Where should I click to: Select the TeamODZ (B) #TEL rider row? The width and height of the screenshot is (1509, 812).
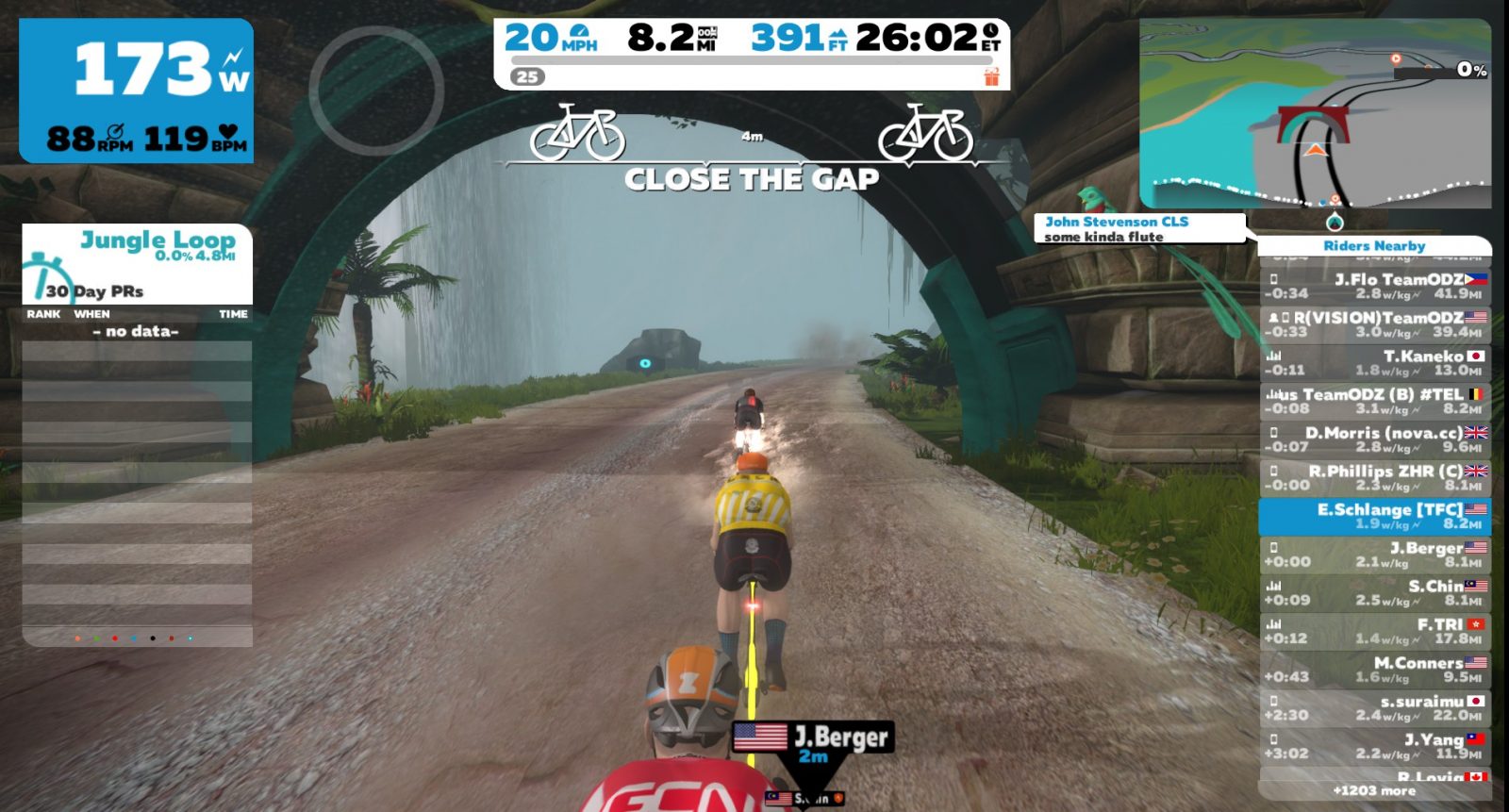coord(1375,401)
